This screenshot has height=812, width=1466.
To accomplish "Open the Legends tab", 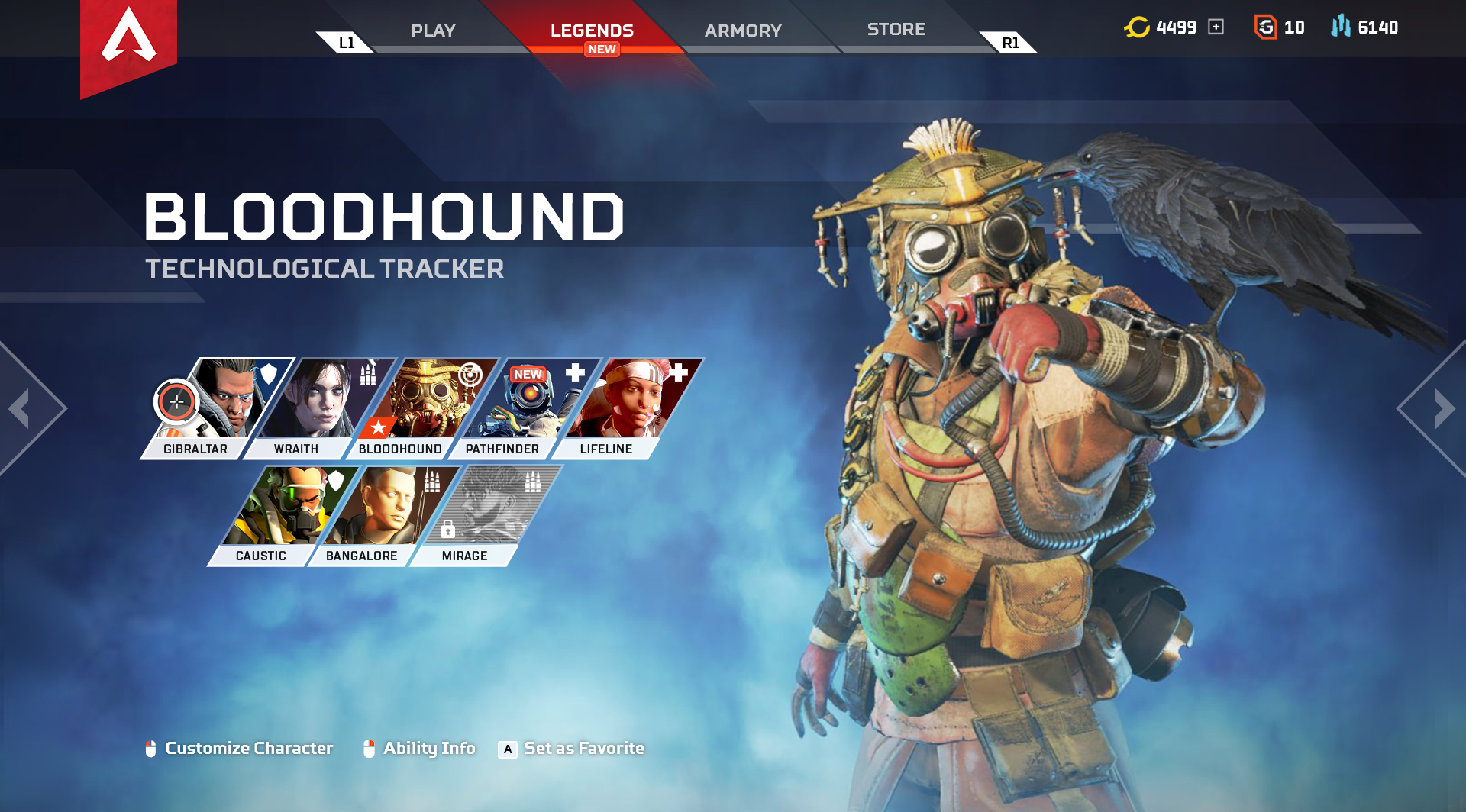I will point(592,31).
